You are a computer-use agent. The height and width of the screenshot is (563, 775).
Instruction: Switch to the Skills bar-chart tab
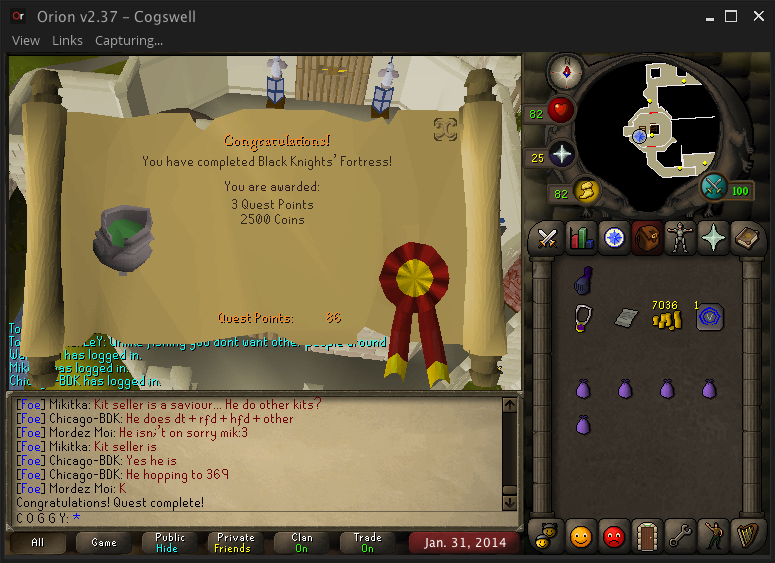click(x=581, y=238)
